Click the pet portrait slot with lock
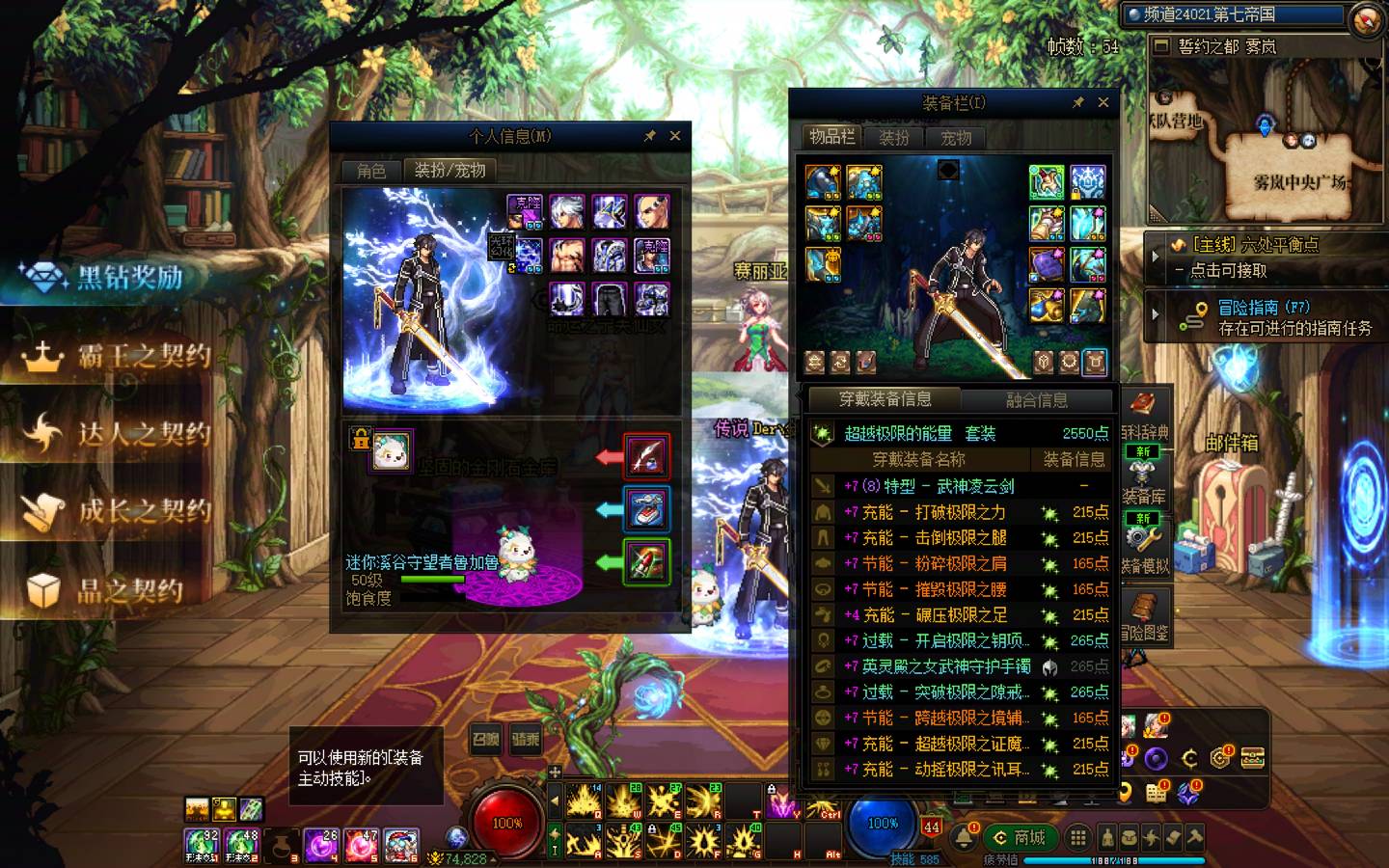 pyautogui.click(x=391, y=450)
